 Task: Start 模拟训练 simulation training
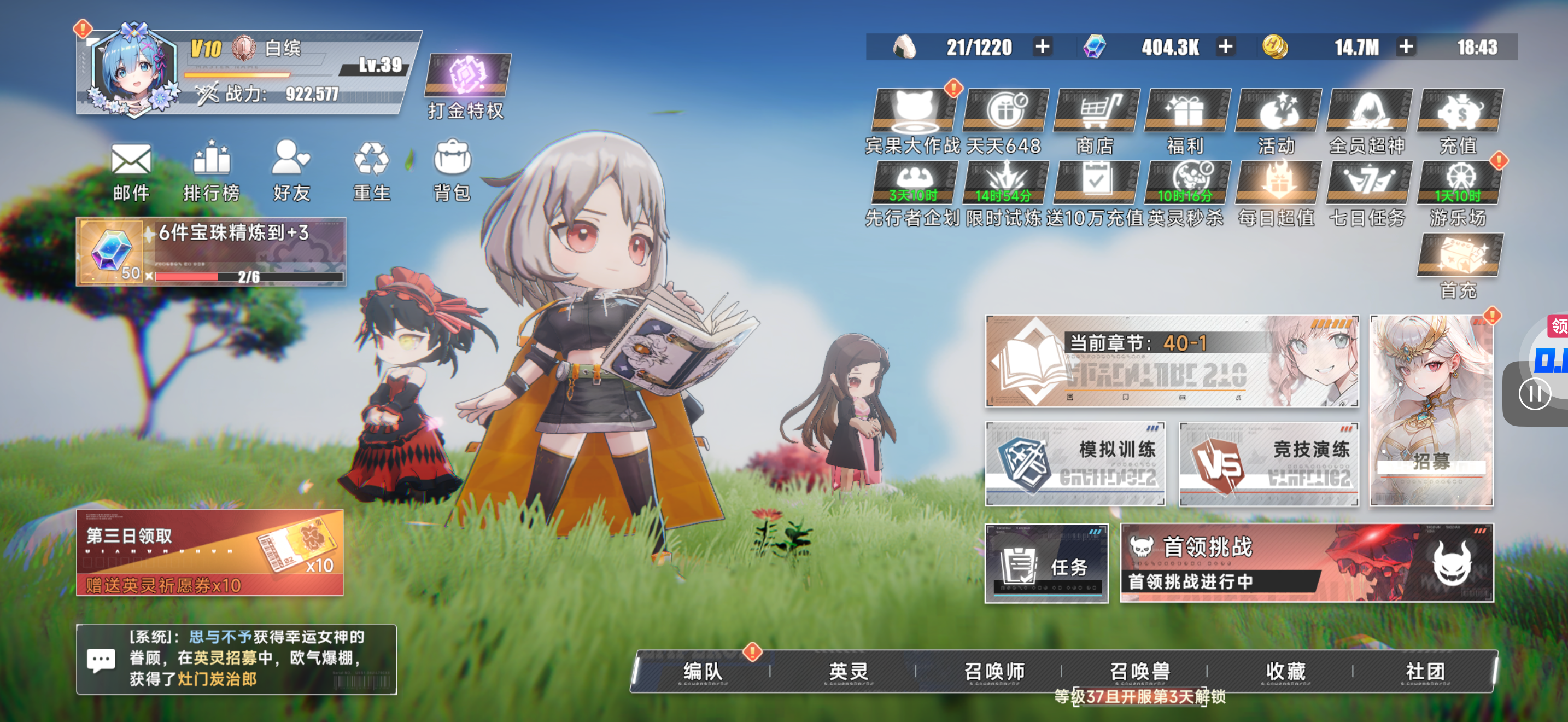point(1075,463)
